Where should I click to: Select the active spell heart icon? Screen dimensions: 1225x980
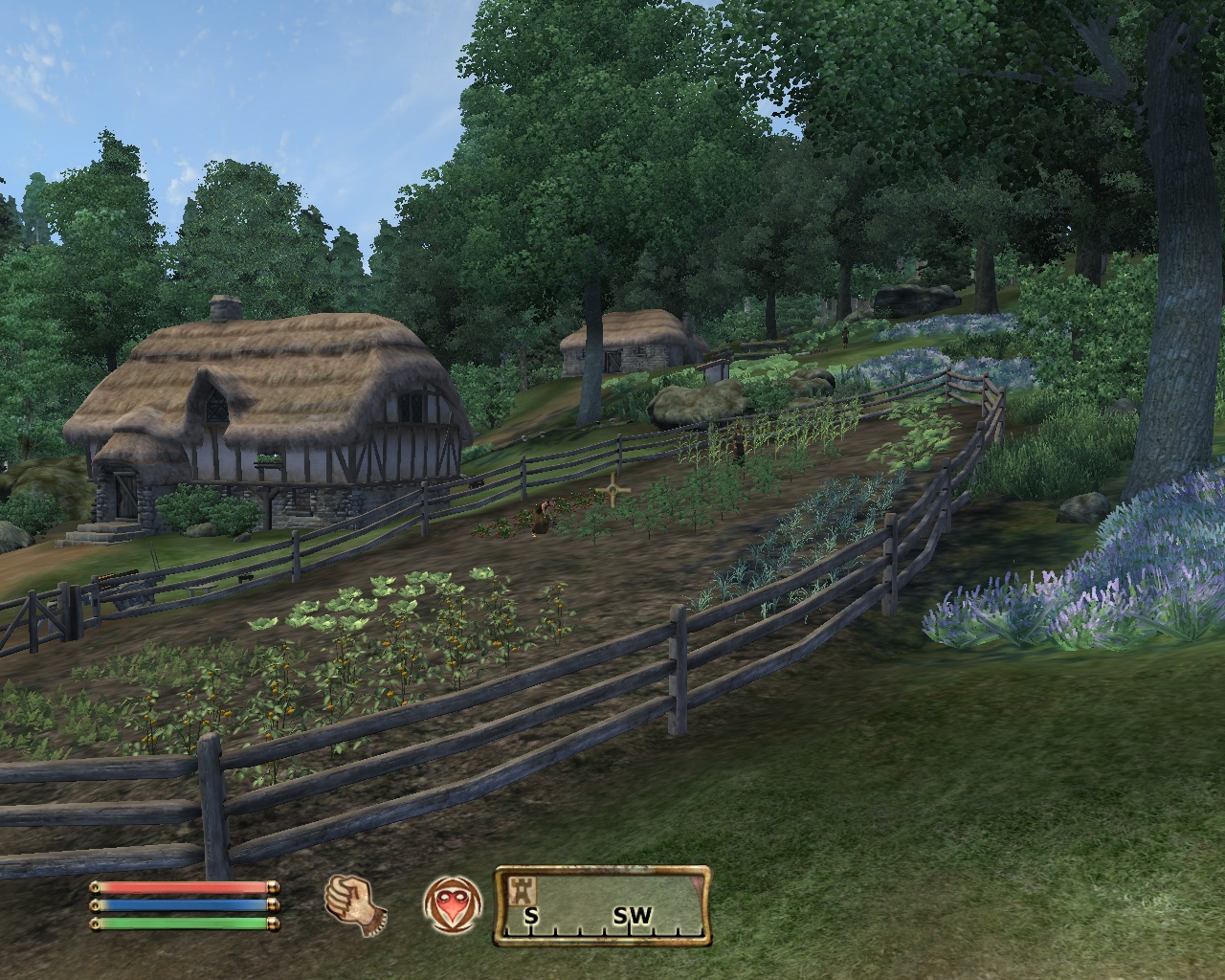(451, 902)
